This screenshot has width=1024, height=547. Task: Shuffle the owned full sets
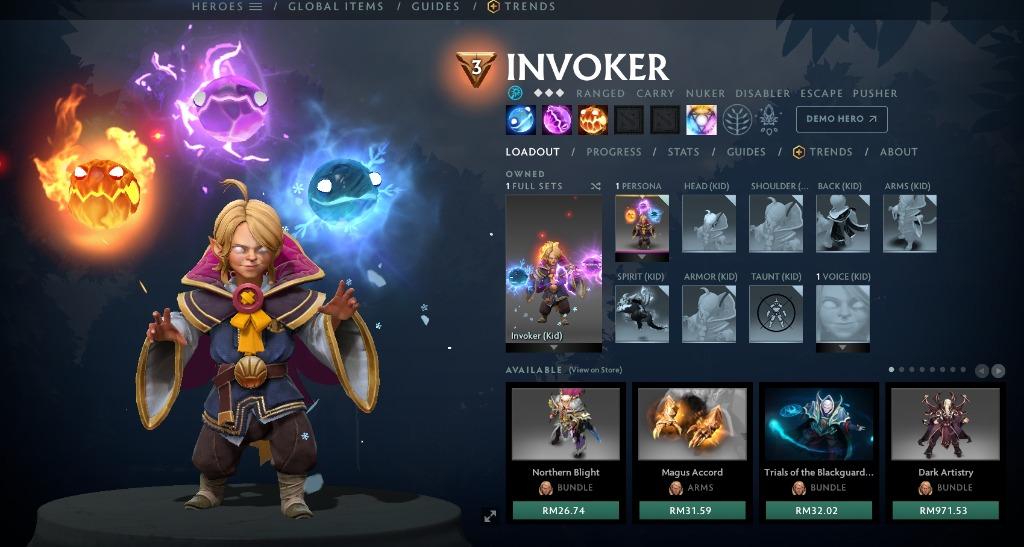(596, 186)
